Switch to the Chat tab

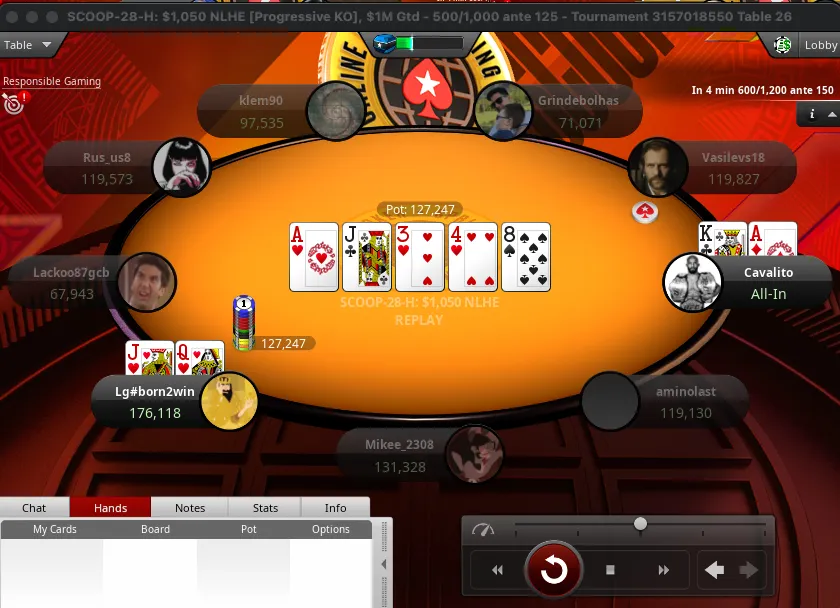coord(34,508)
